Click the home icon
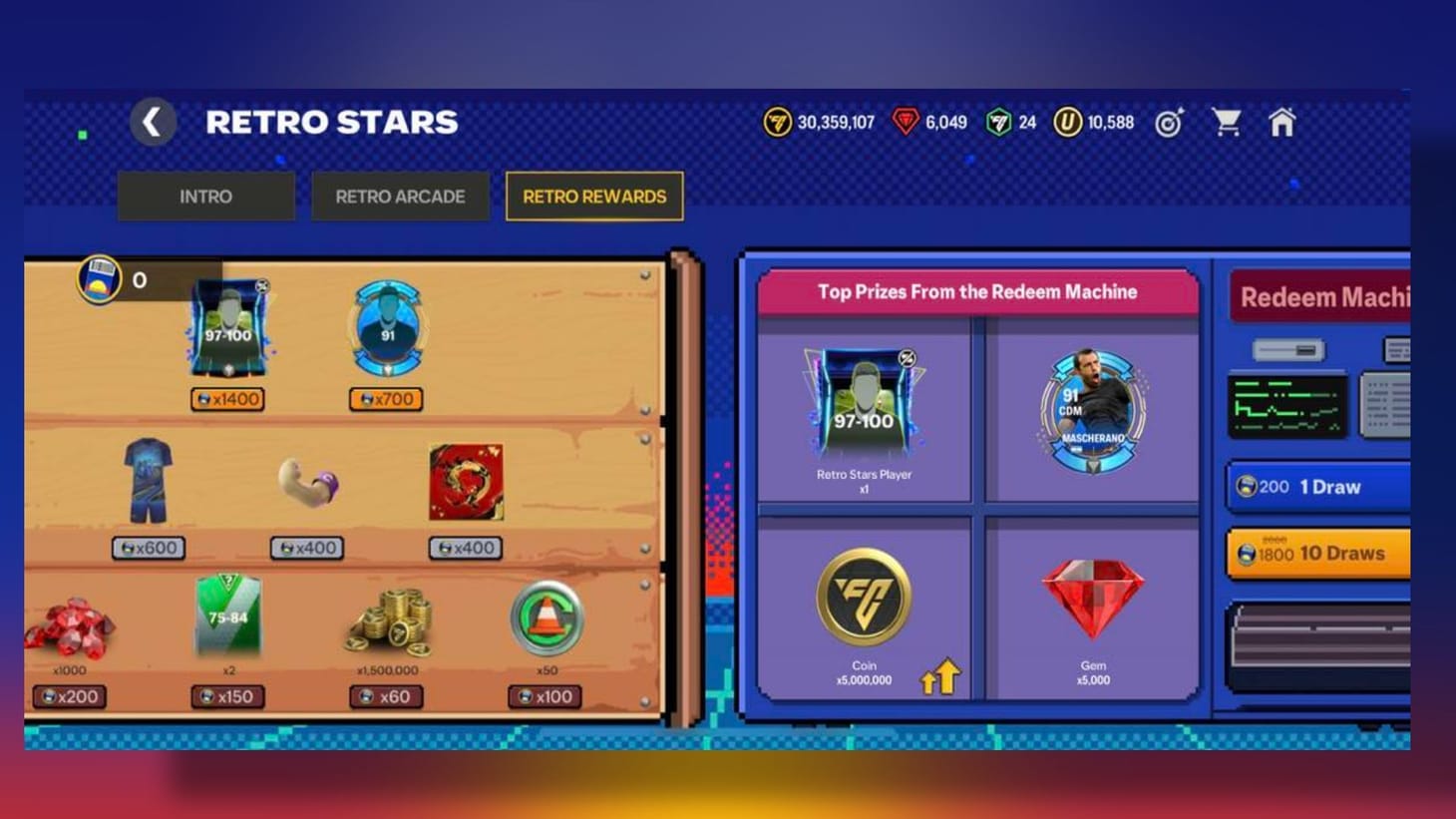1456x819 pixels. tap(1283, 121)
